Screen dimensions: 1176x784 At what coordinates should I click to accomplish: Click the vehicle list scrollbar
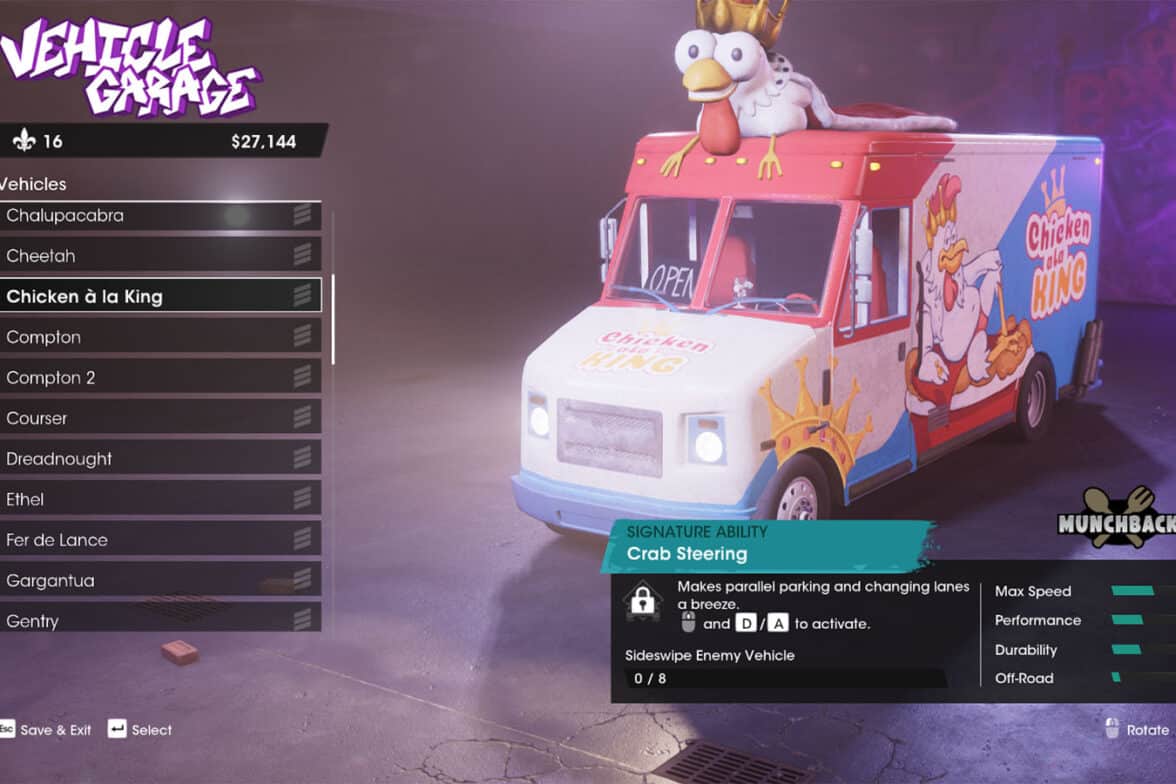point(333,290)
